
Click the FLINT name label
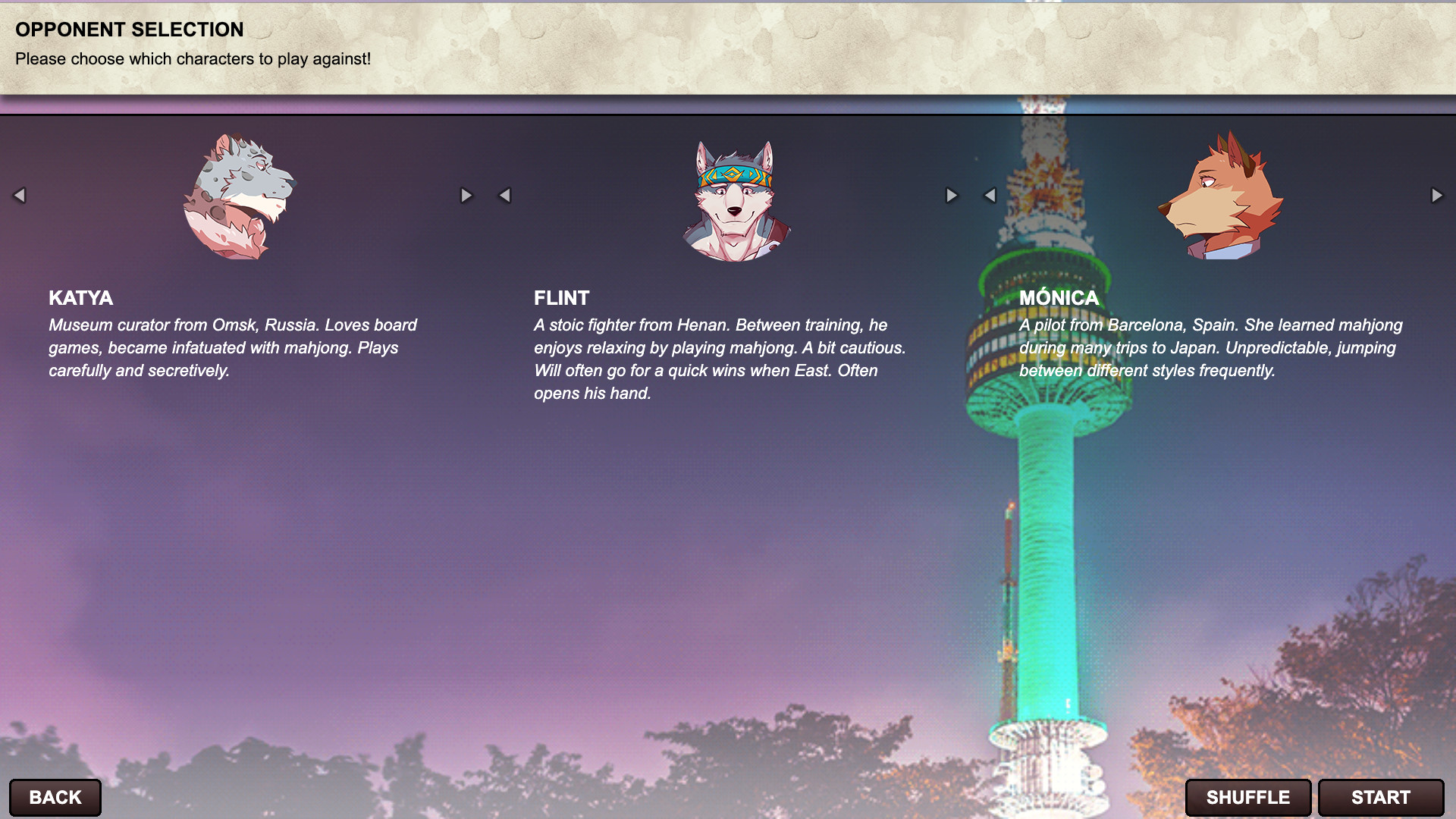561,299
